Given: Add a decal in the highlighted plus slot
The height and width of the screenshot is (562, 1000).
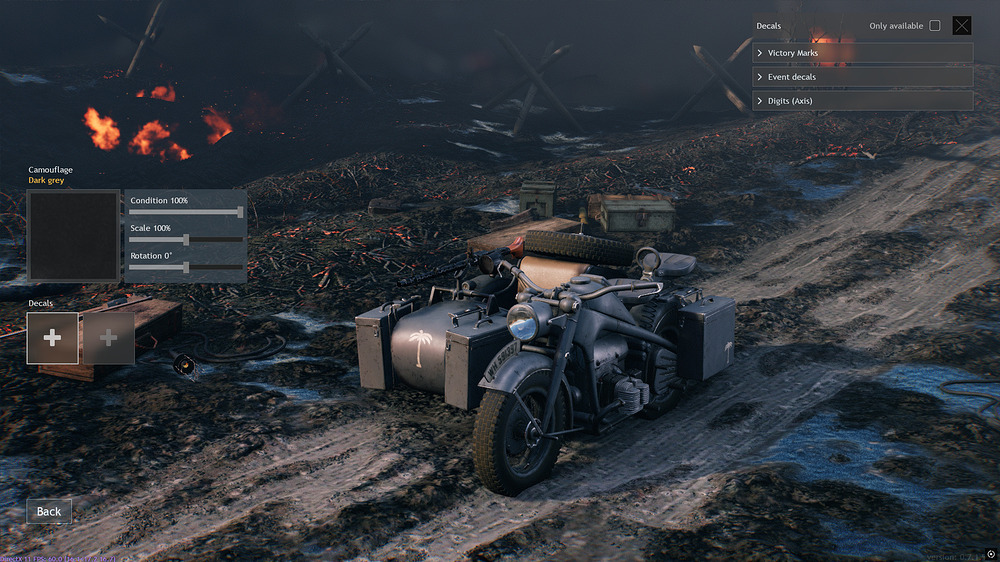Looking at the screenshot, I should click(53, 338).
